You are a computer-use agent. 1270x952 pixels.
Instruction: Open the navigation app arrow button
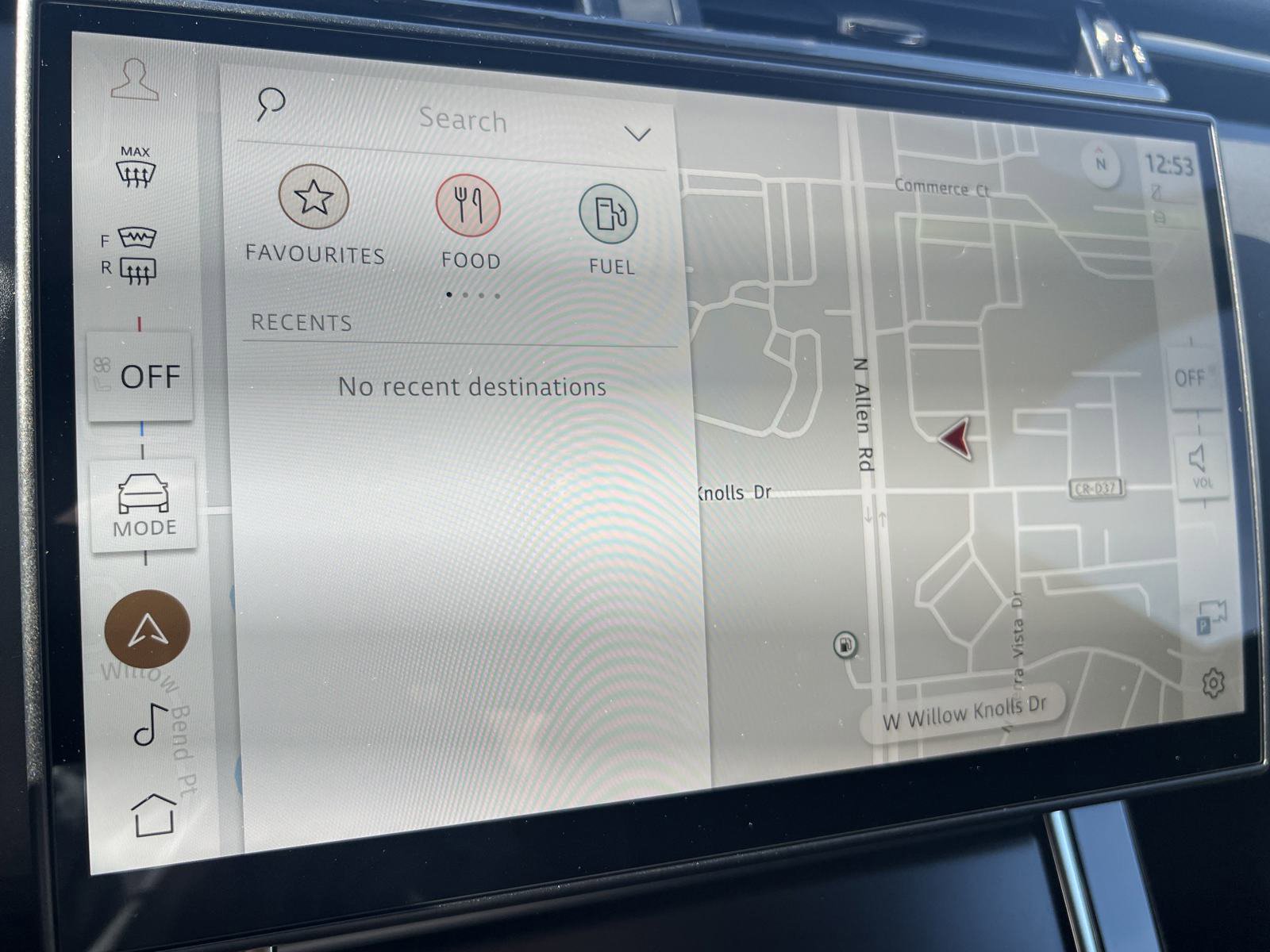point(146,627)
